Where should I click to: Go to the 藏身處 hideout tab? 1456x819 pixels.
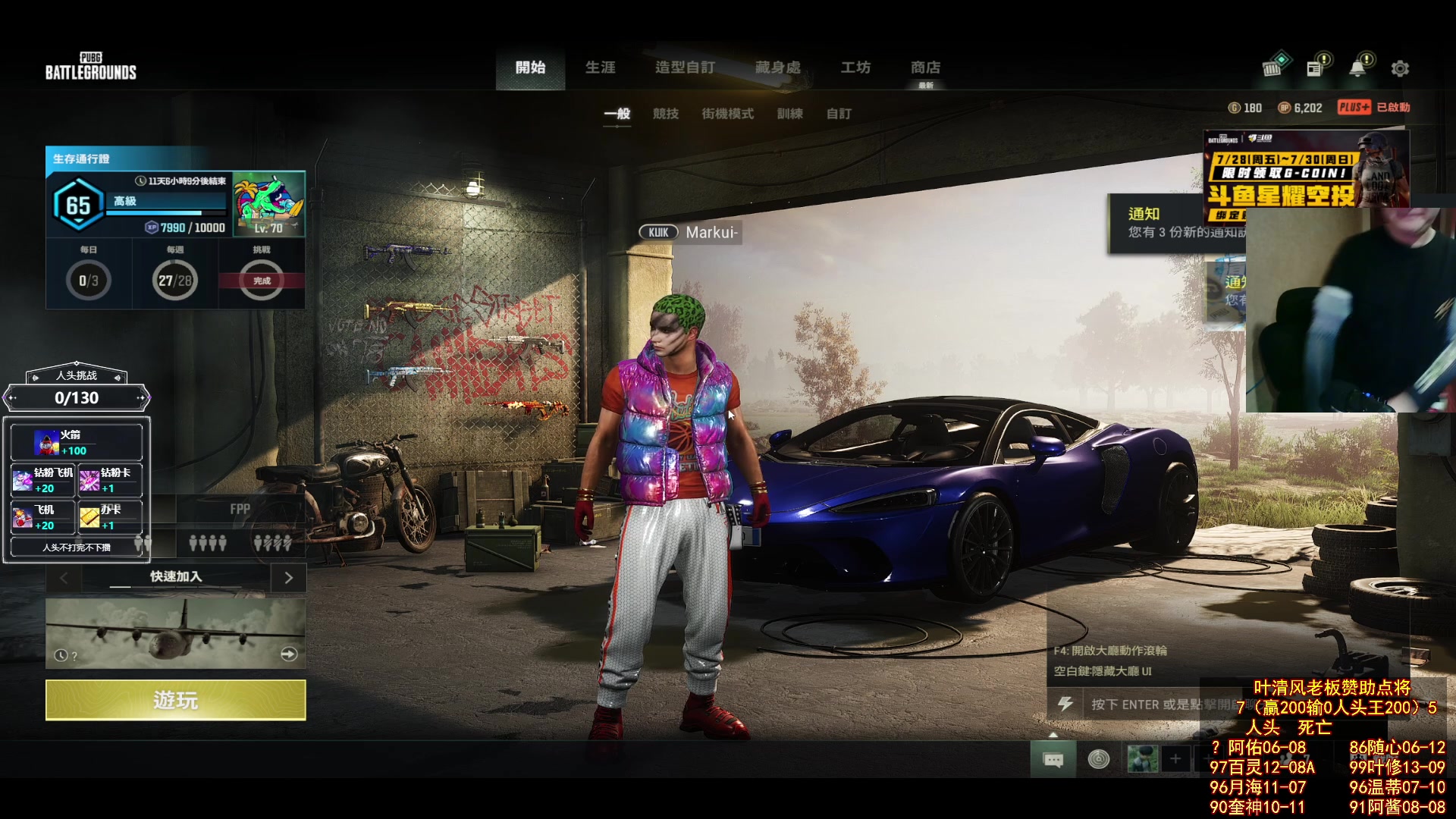777,67
